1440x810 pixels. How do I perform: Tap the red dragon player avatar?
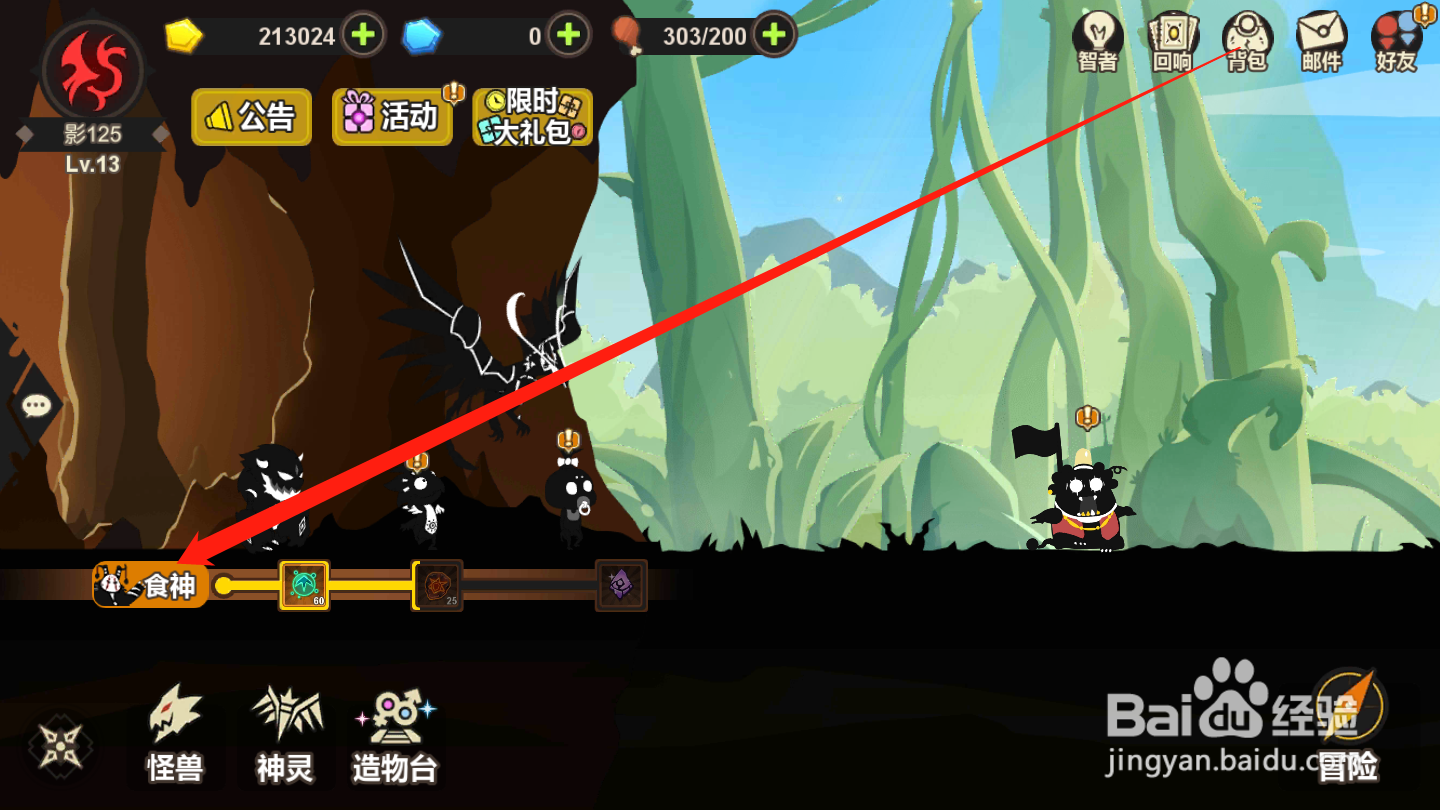[x=93, y=70]
